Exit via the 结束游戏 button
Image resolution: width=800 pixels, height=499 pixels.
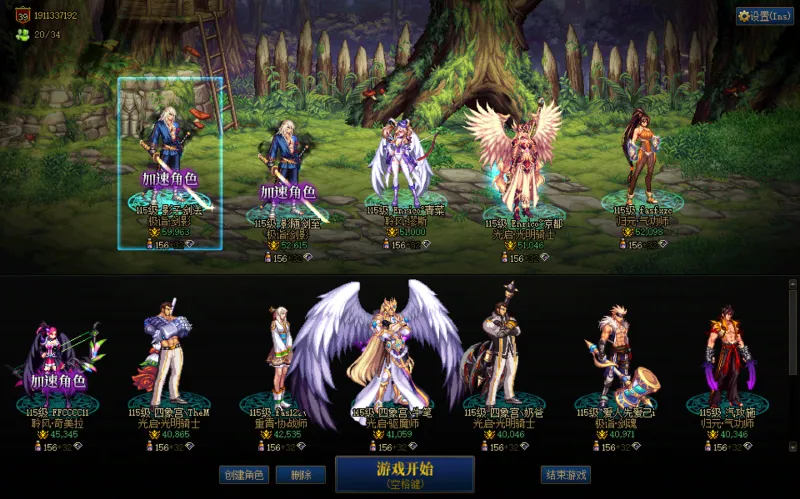click(x=565, y=475)
